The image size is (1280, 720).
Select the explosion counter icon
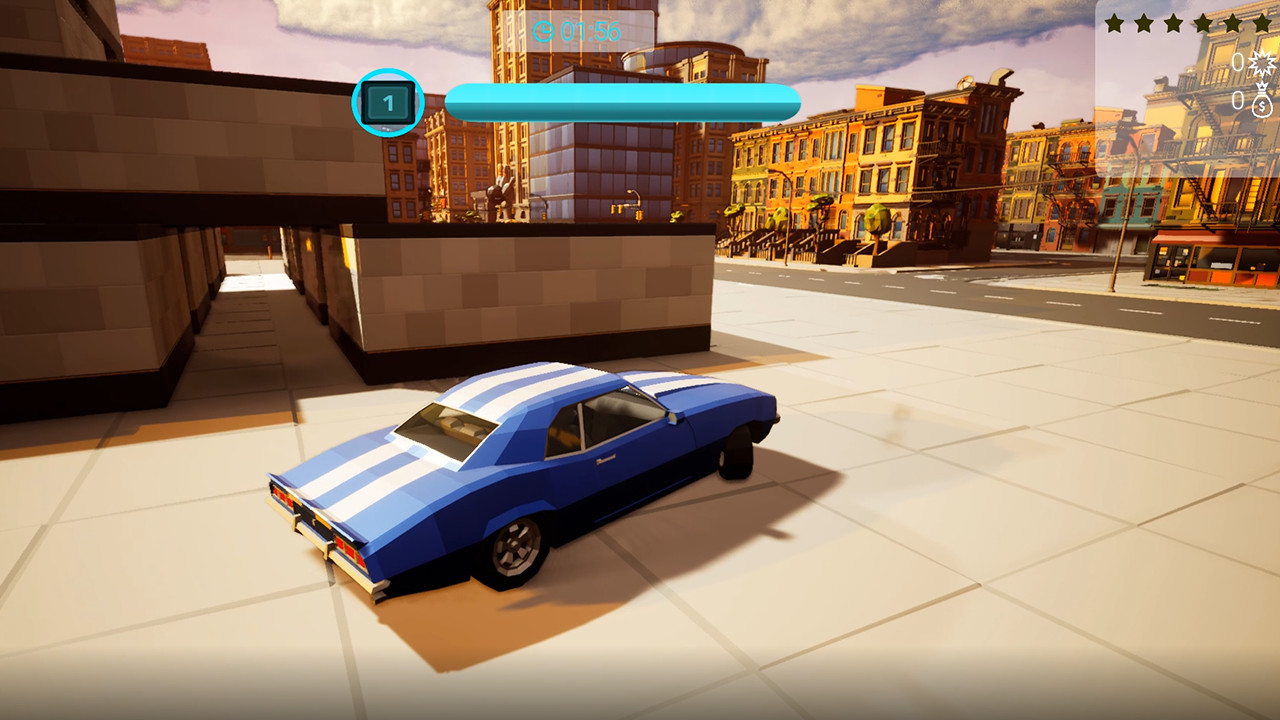(x=1262, y=62)
